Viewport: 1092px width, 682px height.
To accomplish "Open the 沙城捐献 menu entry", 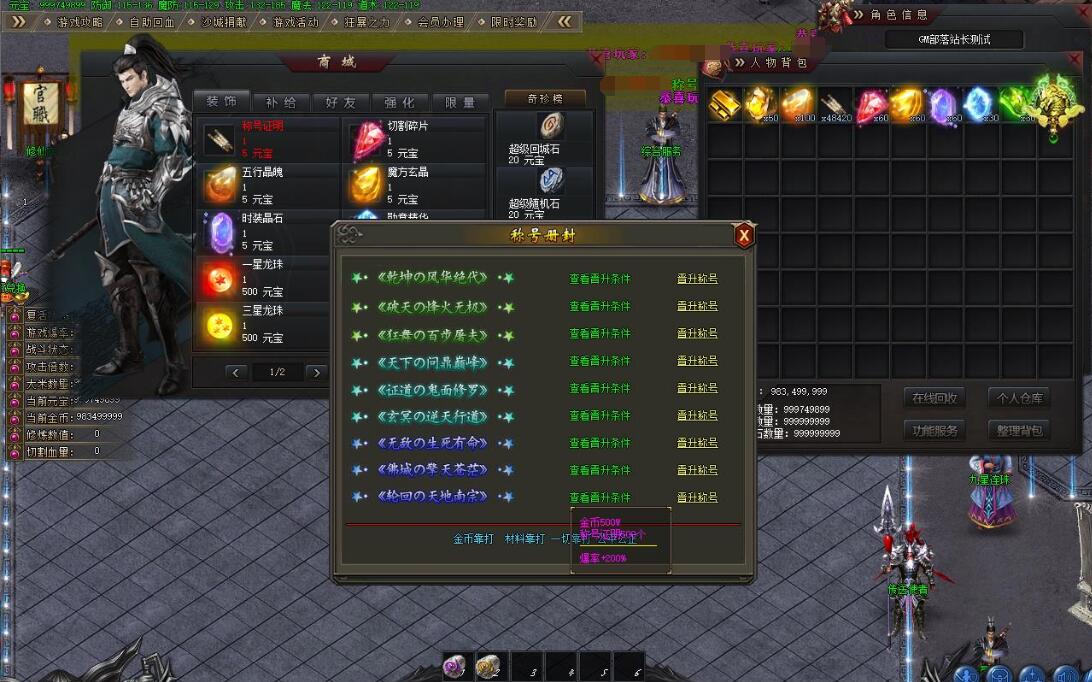I will (224, 21).
